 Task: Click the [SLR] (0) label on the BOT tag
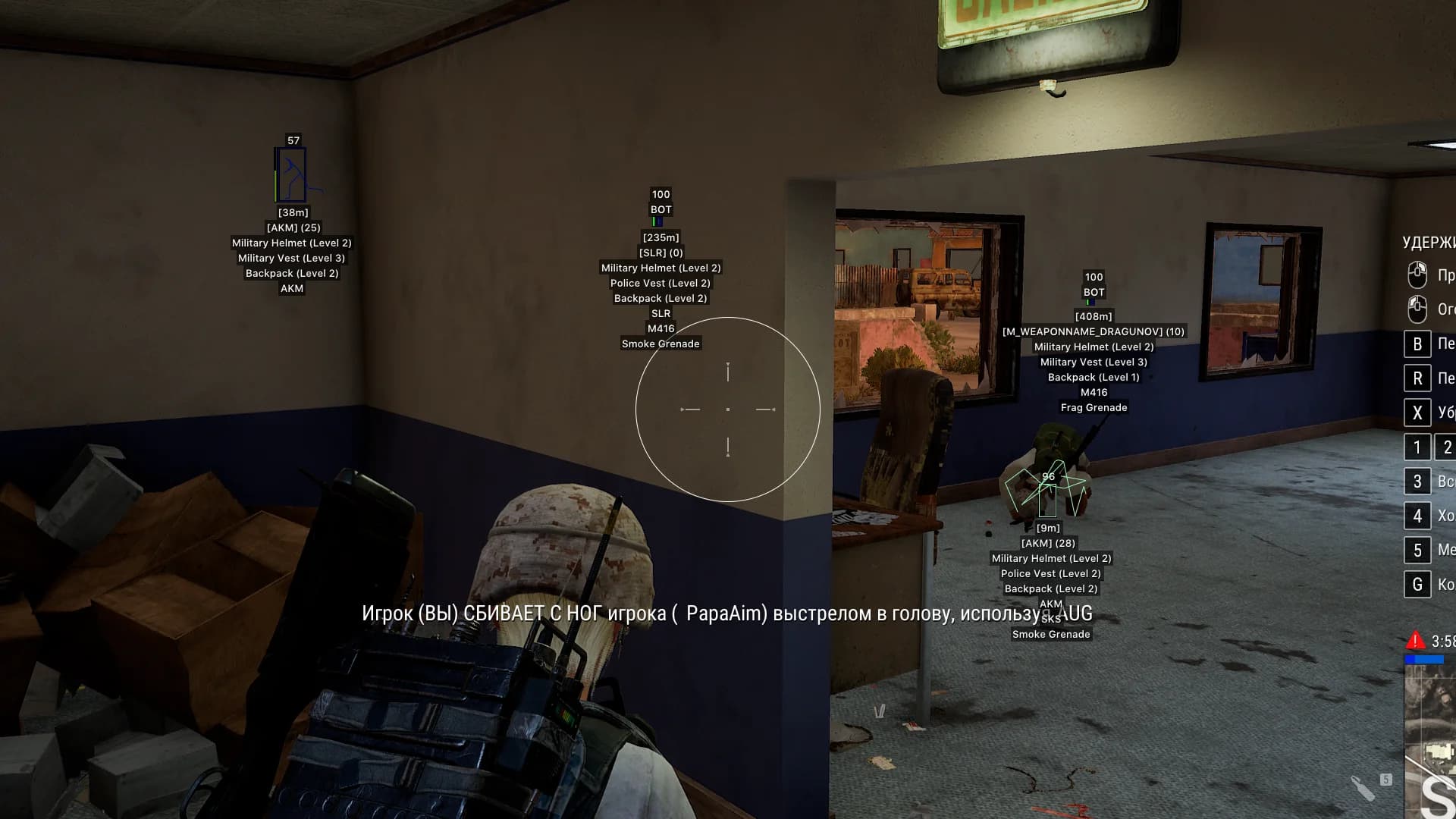661,253
